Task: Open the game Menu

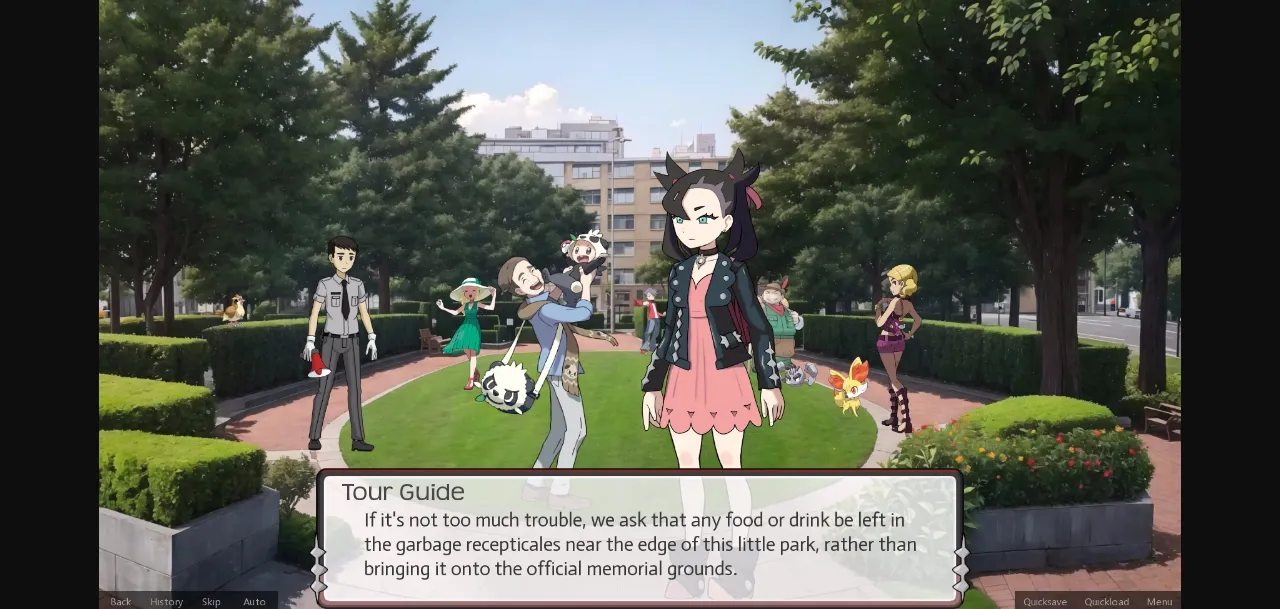Action: (1159, 601)
